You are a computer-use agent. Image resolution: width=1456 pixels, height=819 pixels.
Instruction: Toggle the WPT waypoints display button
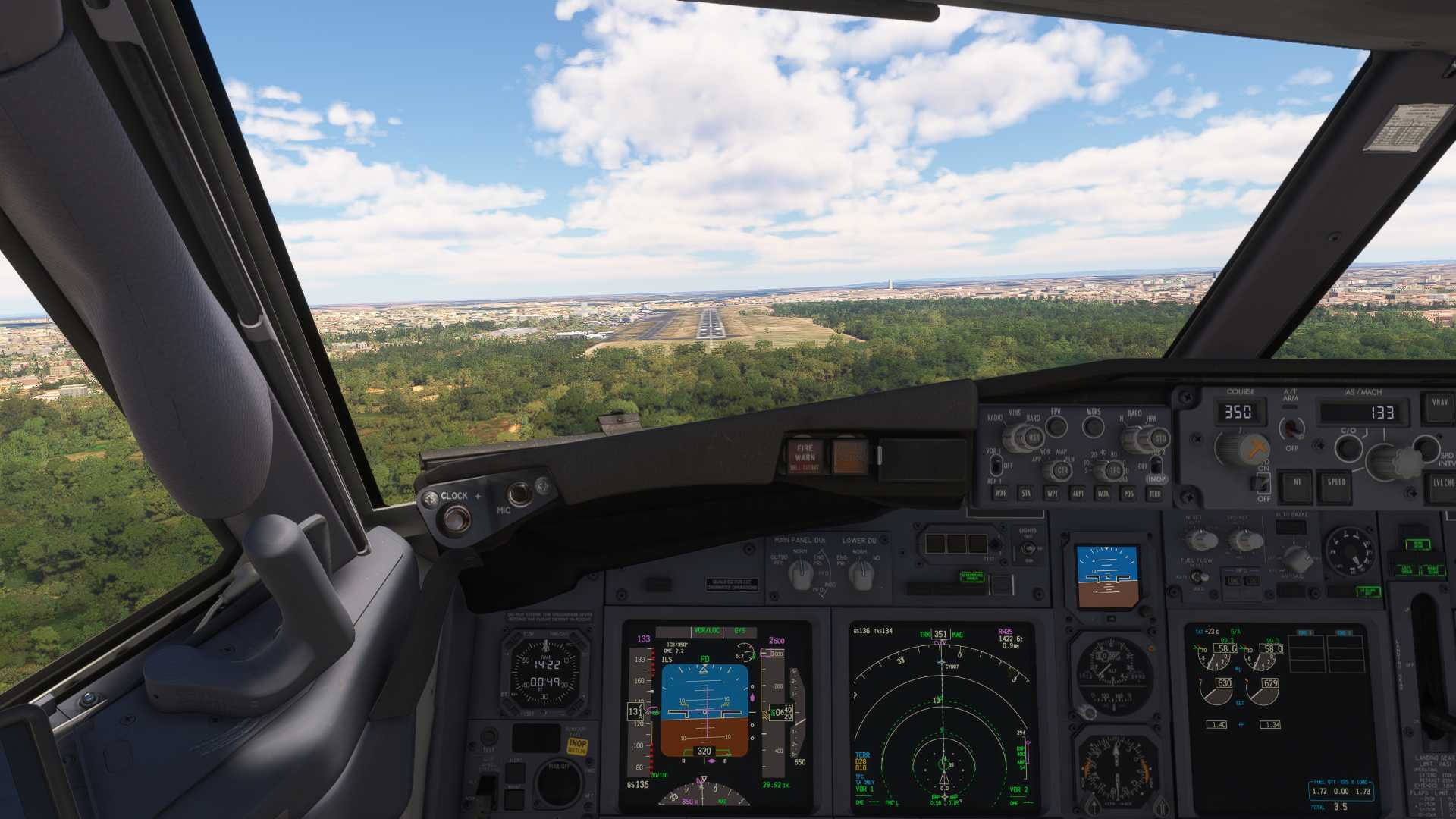tap(1052, 494)
